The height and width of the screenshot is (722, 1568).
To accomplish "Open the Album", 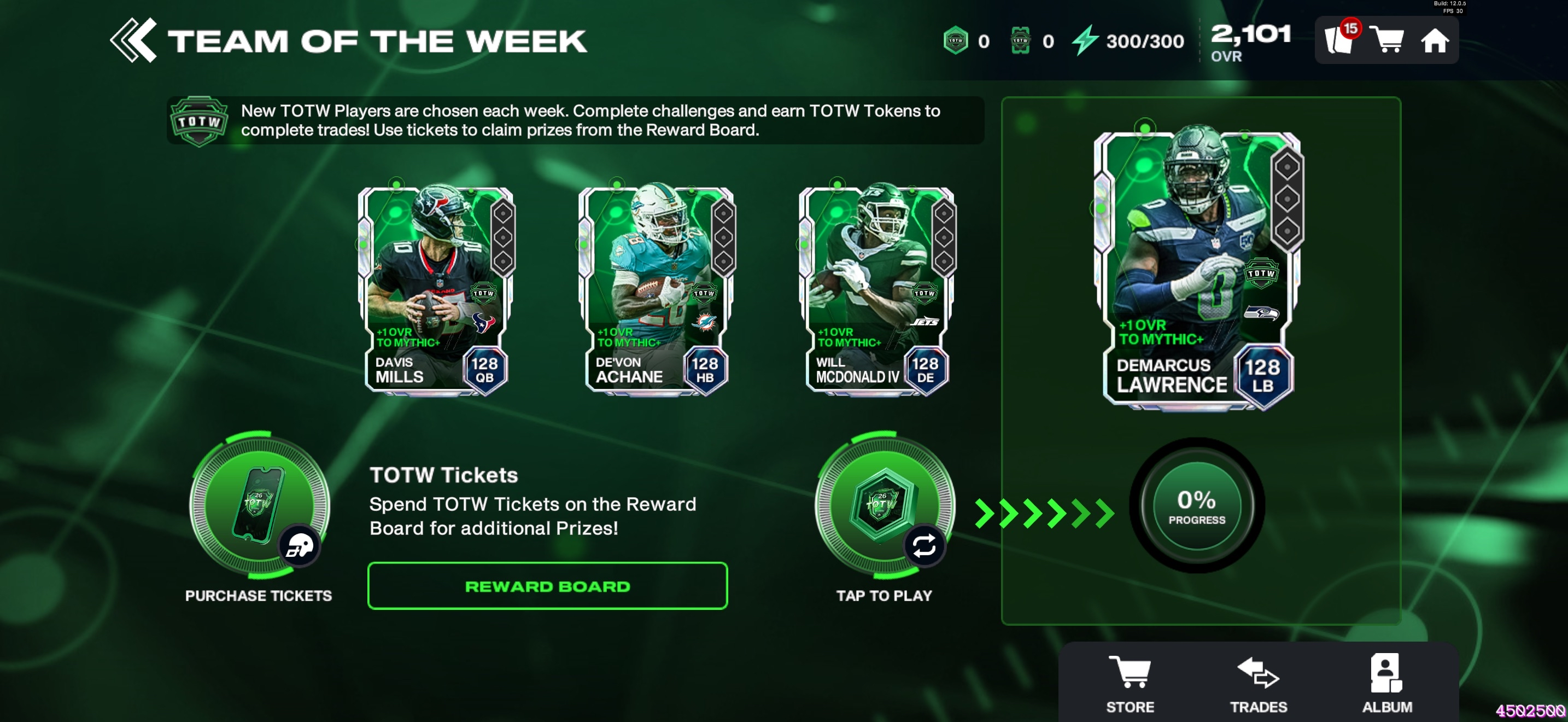I will [x=1386, y=683].
